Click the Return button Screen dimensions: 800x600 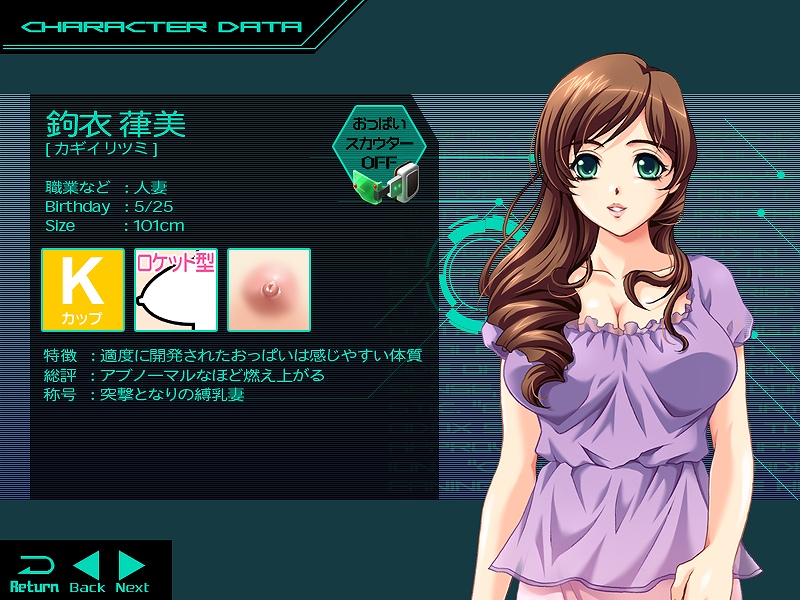[x=34, y=572]
